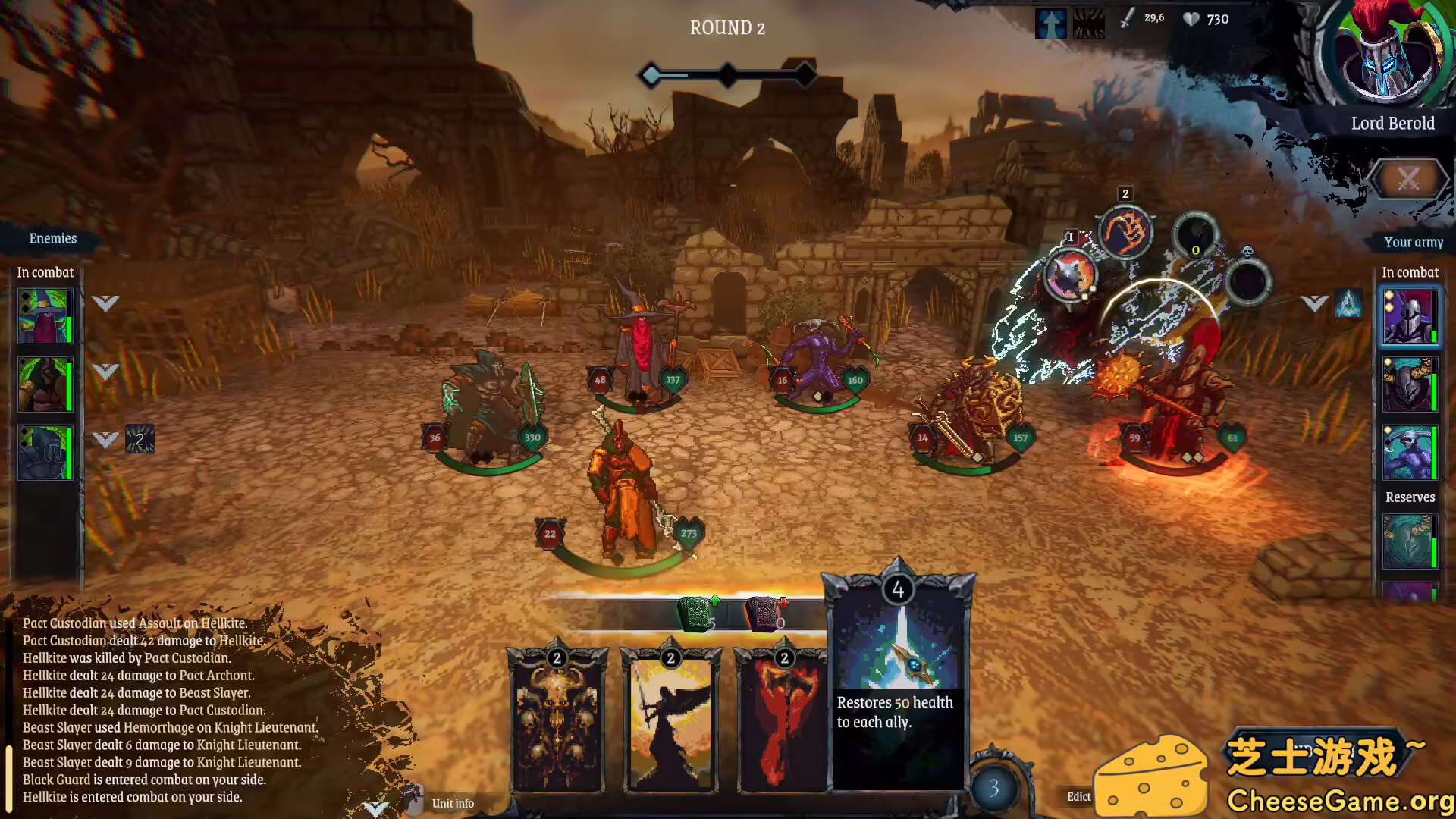Expand the combat log arrow
The height and width of the screenshot is (819, 1456).
375,808
